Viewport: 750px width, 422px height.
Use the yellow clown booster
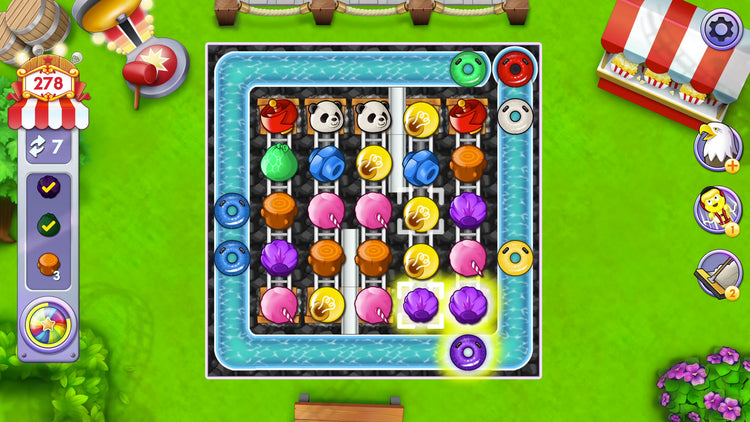tap(716, 208)
